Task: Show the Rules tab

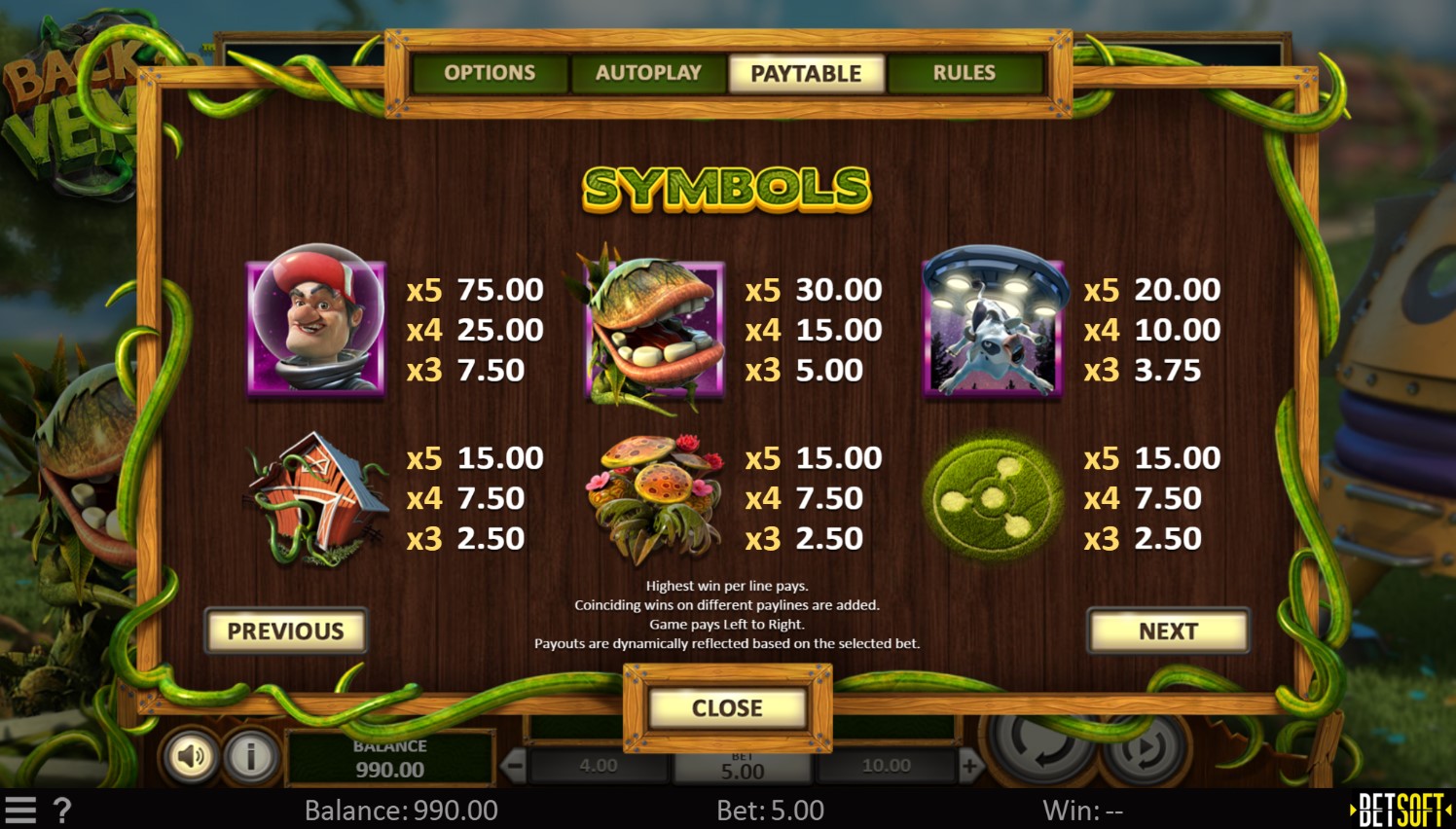Action: pyautogui.click(x=964, y=73)
